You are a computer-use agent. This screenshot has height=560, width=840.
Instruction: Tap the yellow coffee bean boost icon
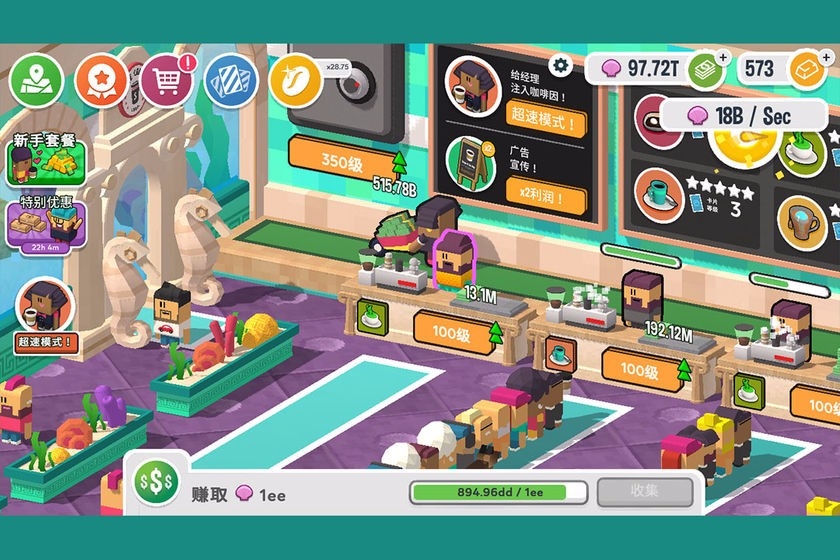[295, 81]
